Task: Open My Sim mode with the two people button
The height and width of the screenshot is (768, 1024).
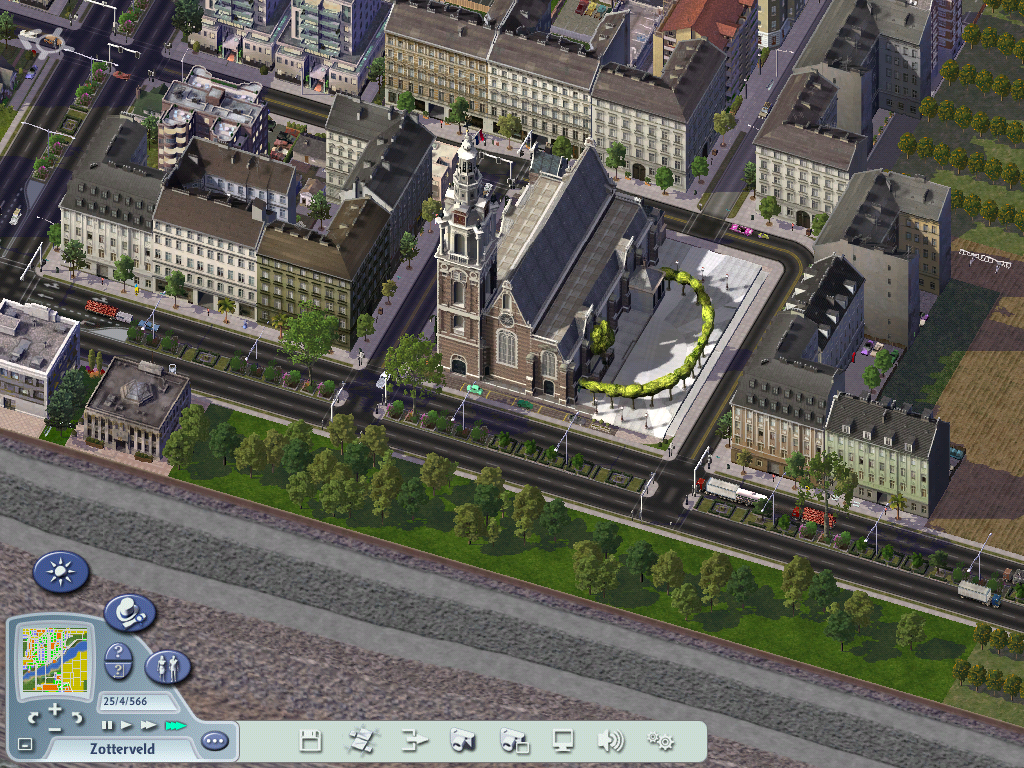Action: (x=168, y=666)
